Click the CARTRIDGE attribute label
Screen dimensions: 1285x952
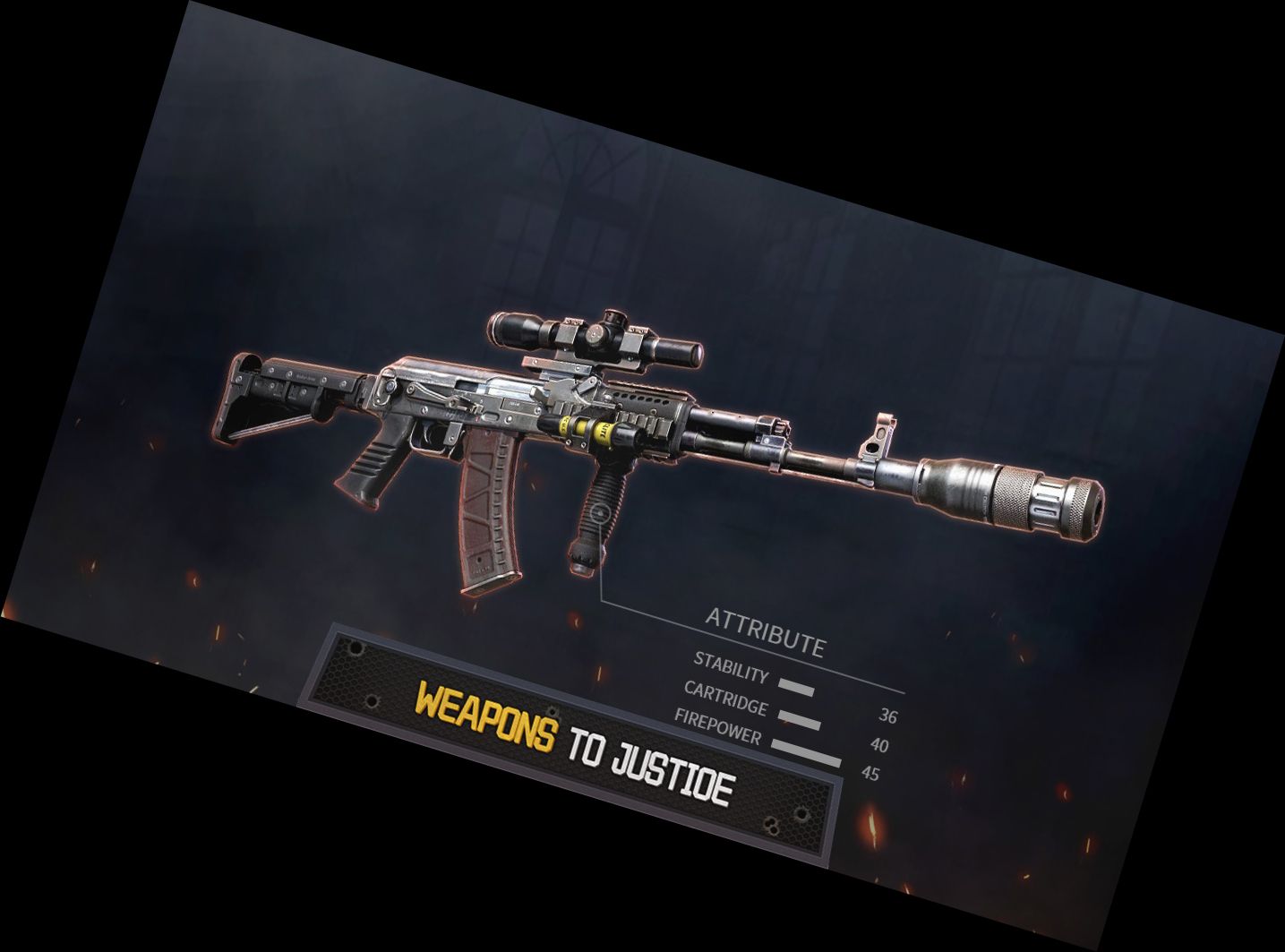(725, 699)
